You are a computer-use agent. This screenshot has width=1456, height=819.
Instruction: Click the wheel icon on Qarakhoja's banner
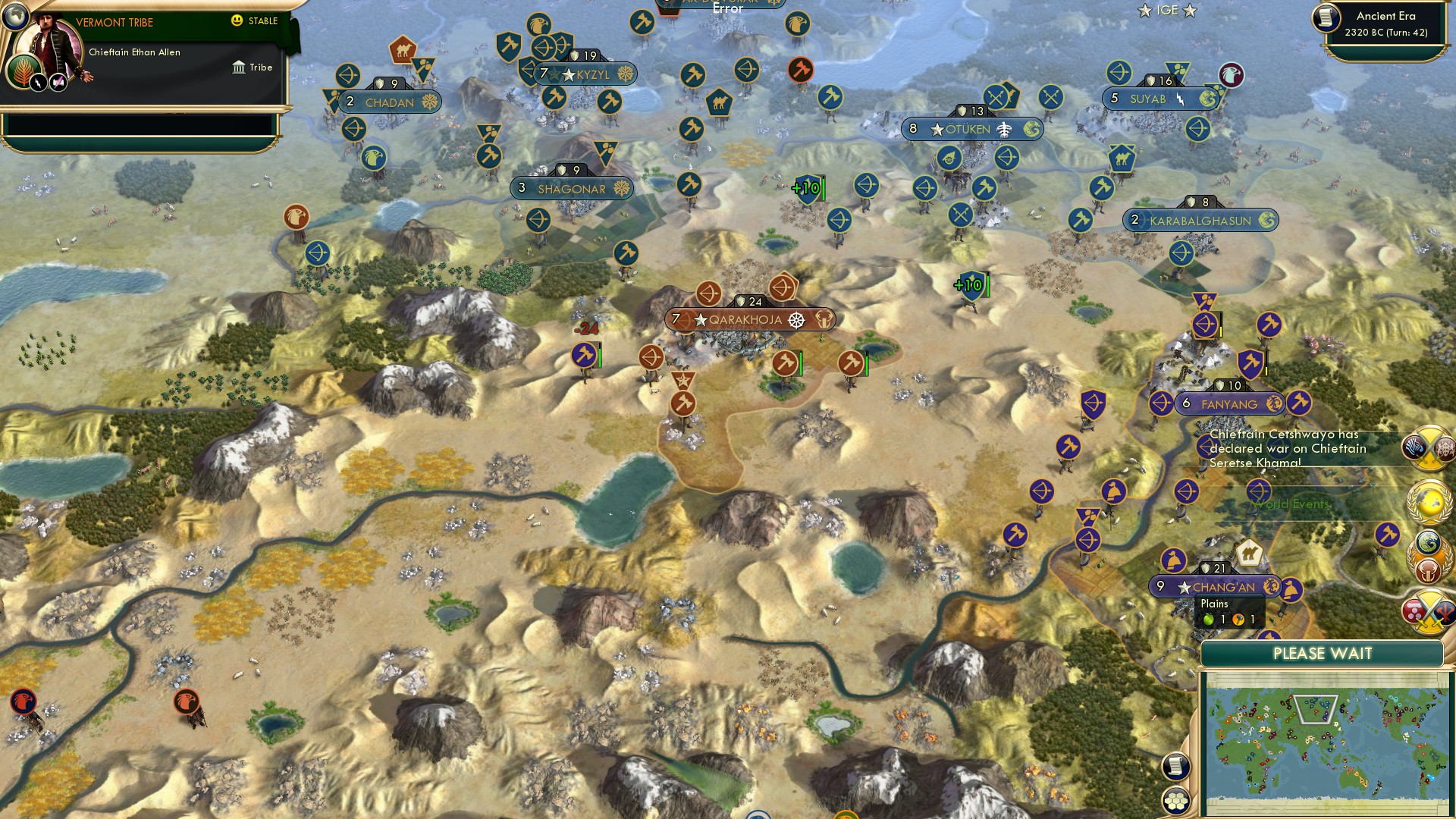pyautogui.click(x=796, y=320)
